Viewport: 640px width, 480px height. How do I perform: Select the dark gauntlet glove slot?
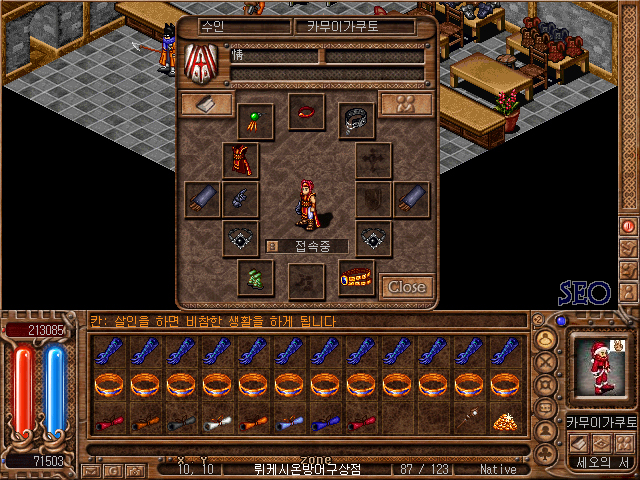pos(240,199)
